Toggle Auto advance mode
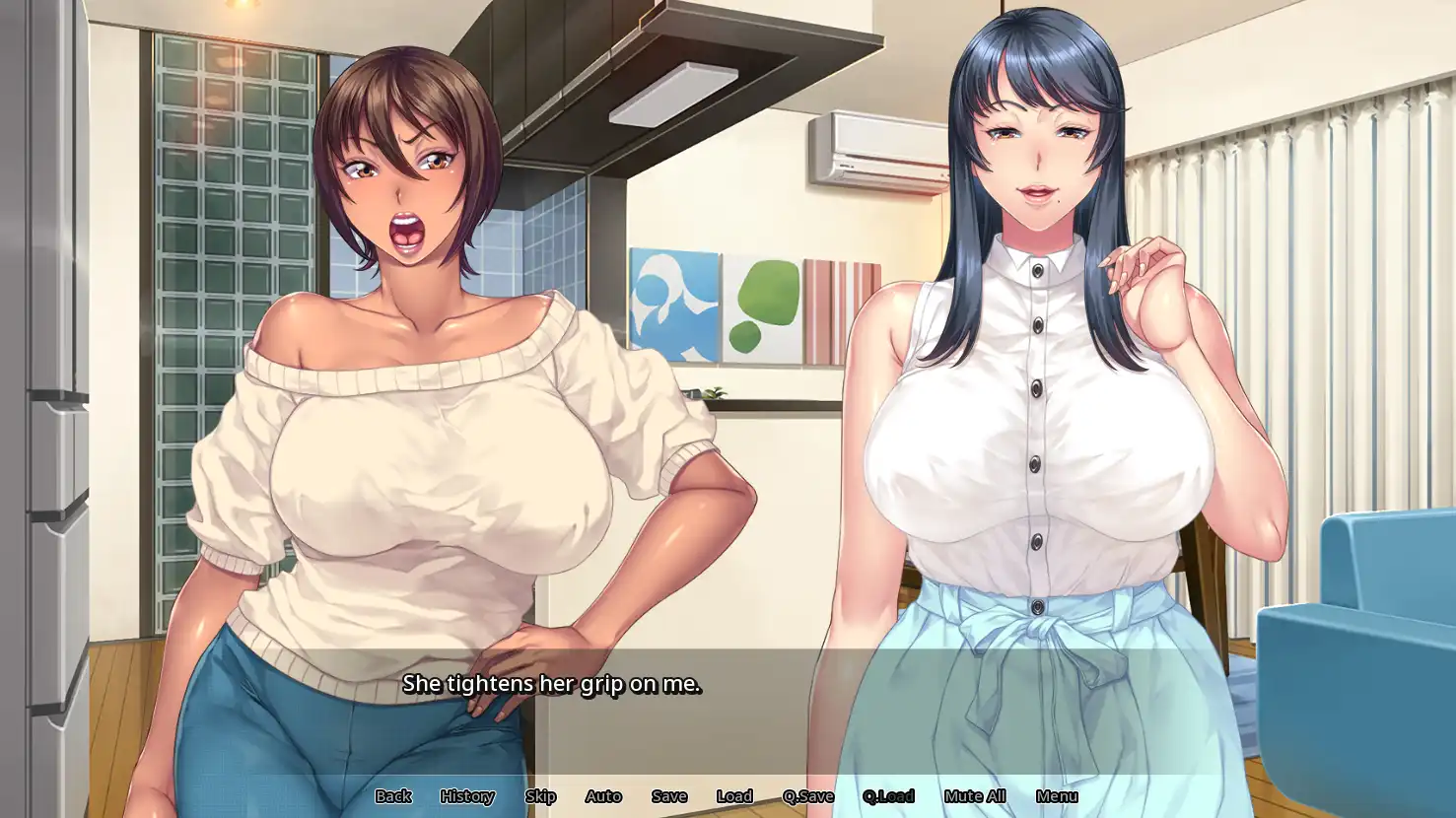 pos(603,796)
